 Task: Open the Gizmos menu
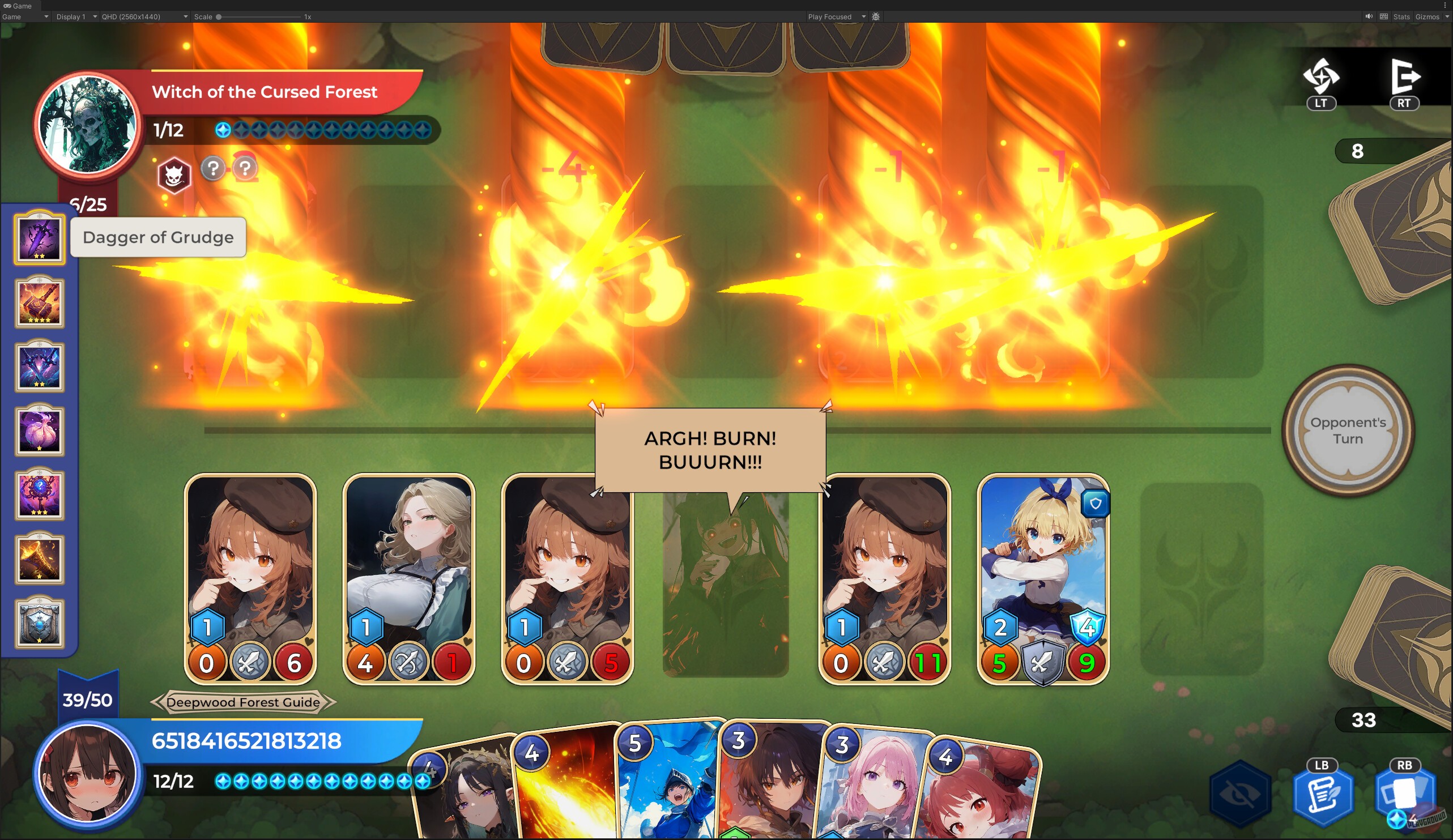tap(1428, 17)
